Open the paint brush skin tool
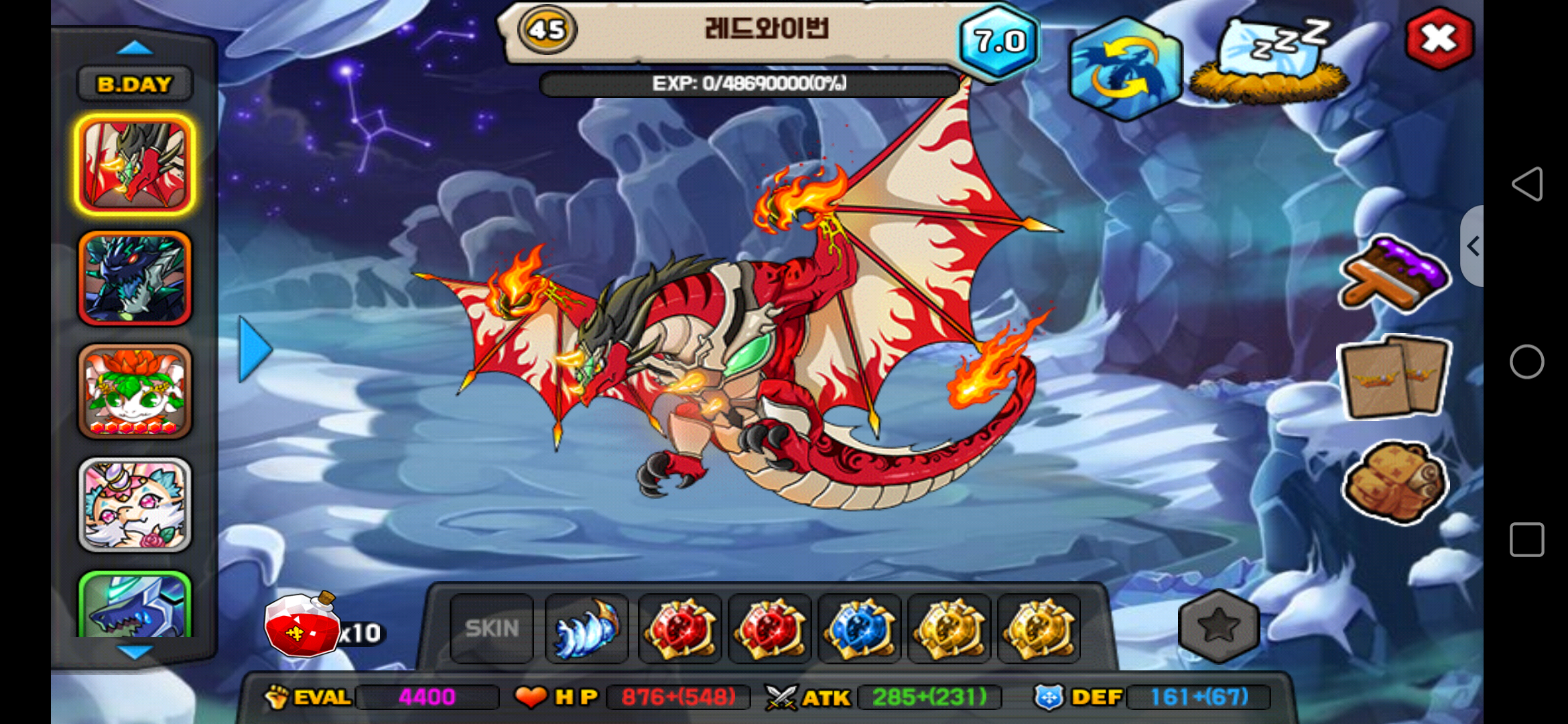This screenshot has width=1568, height=724. [1394, 275]
